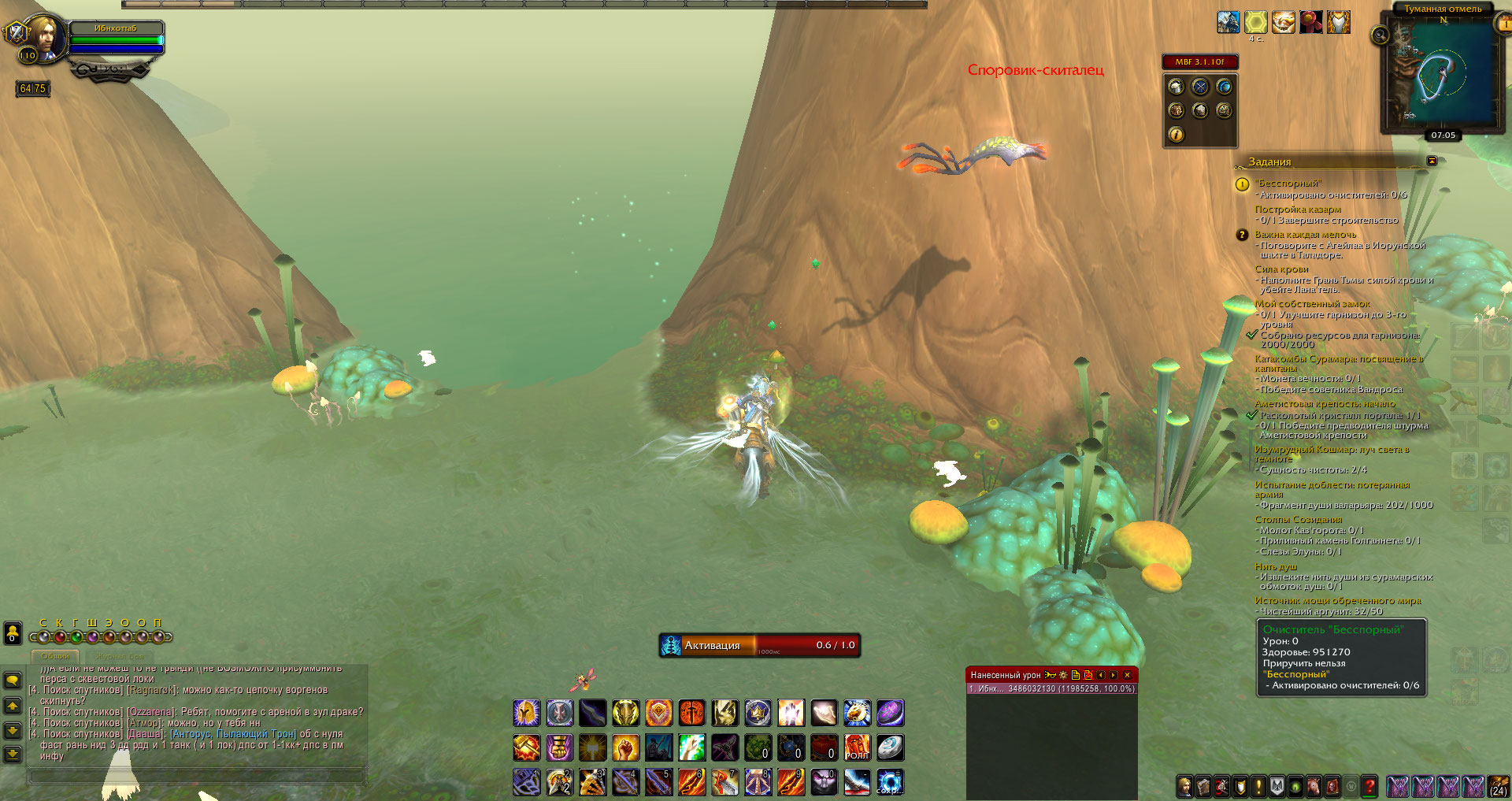Open the red question mark help button
The width and height of the screenshot is (1512, 801).
click(x=1369, y=786)
